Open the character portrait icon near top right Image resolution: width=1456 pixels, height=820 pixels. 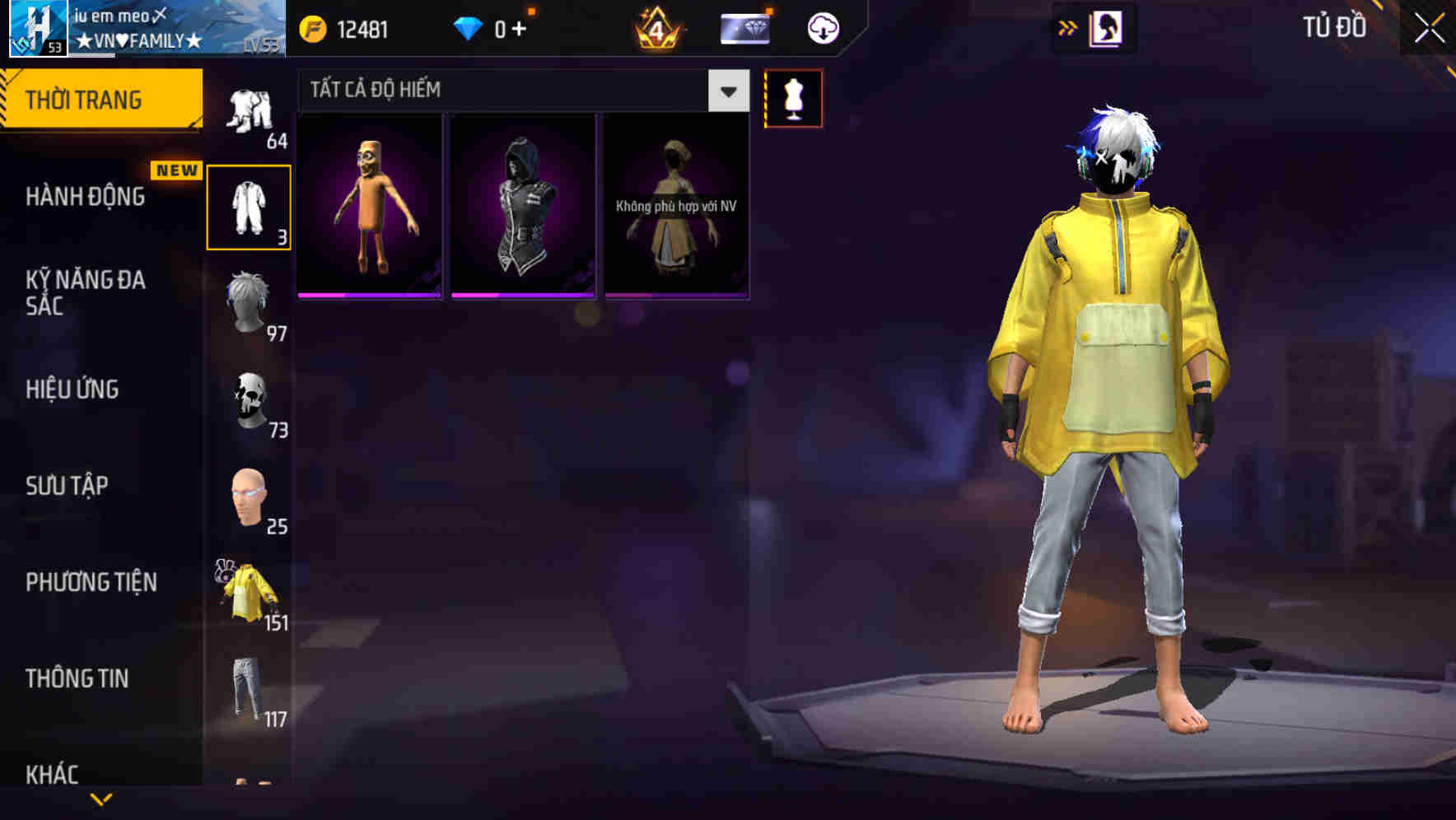[1108, 27]
